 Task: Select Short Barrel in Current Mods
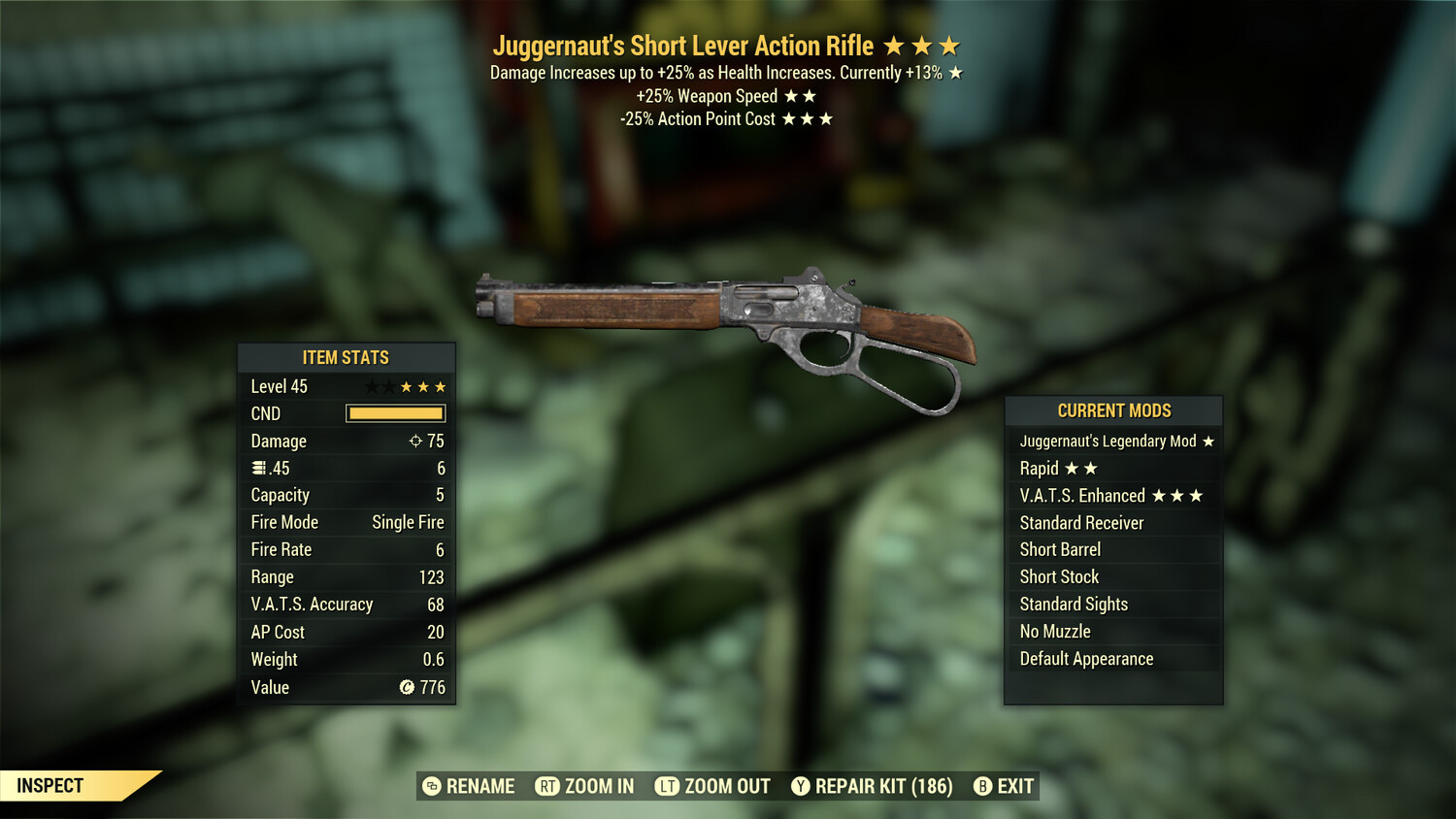click(1059, 549)
